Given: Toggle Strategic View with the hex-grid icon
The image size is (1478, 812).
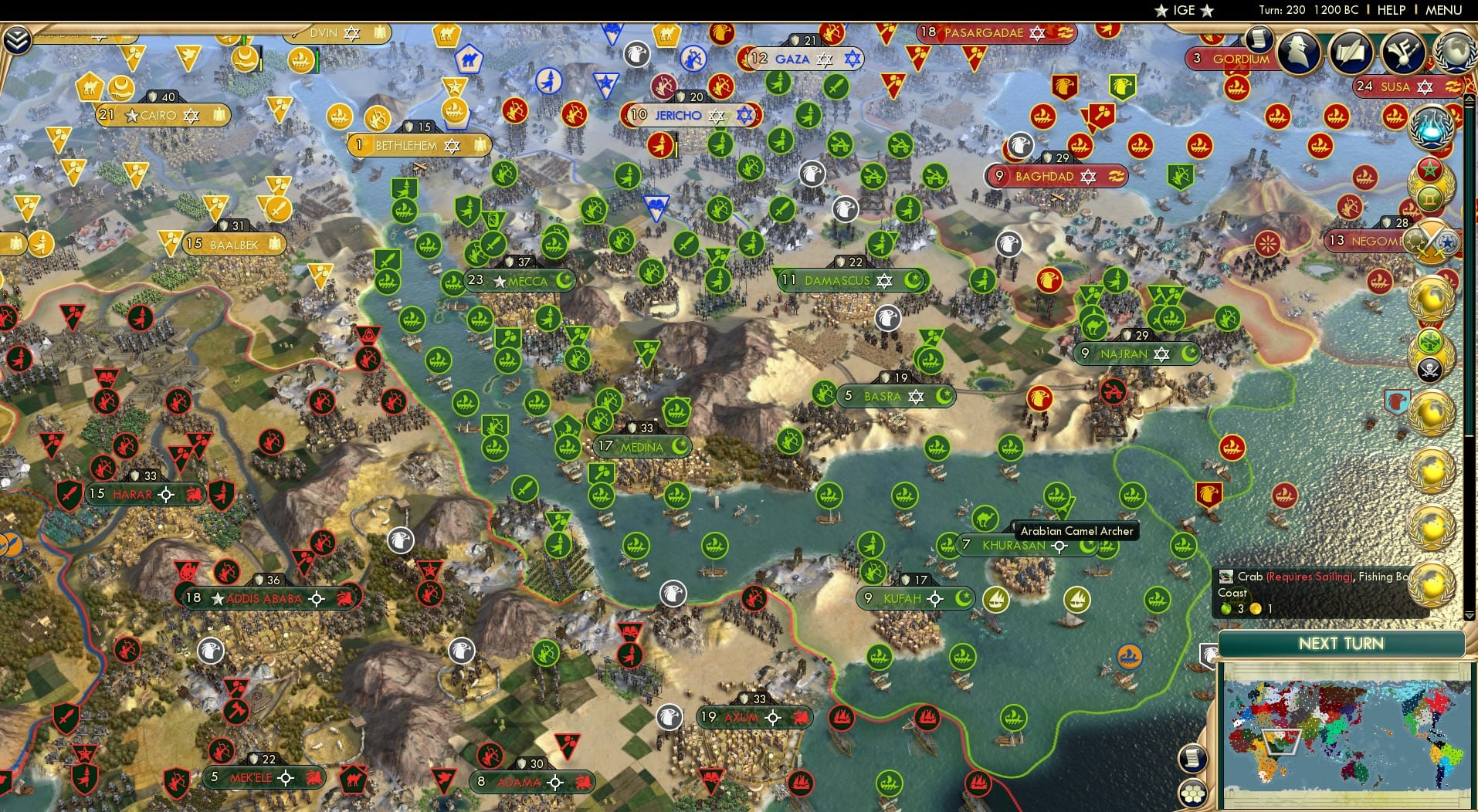Looking at the screenshot, I should tap(1192, 795).
